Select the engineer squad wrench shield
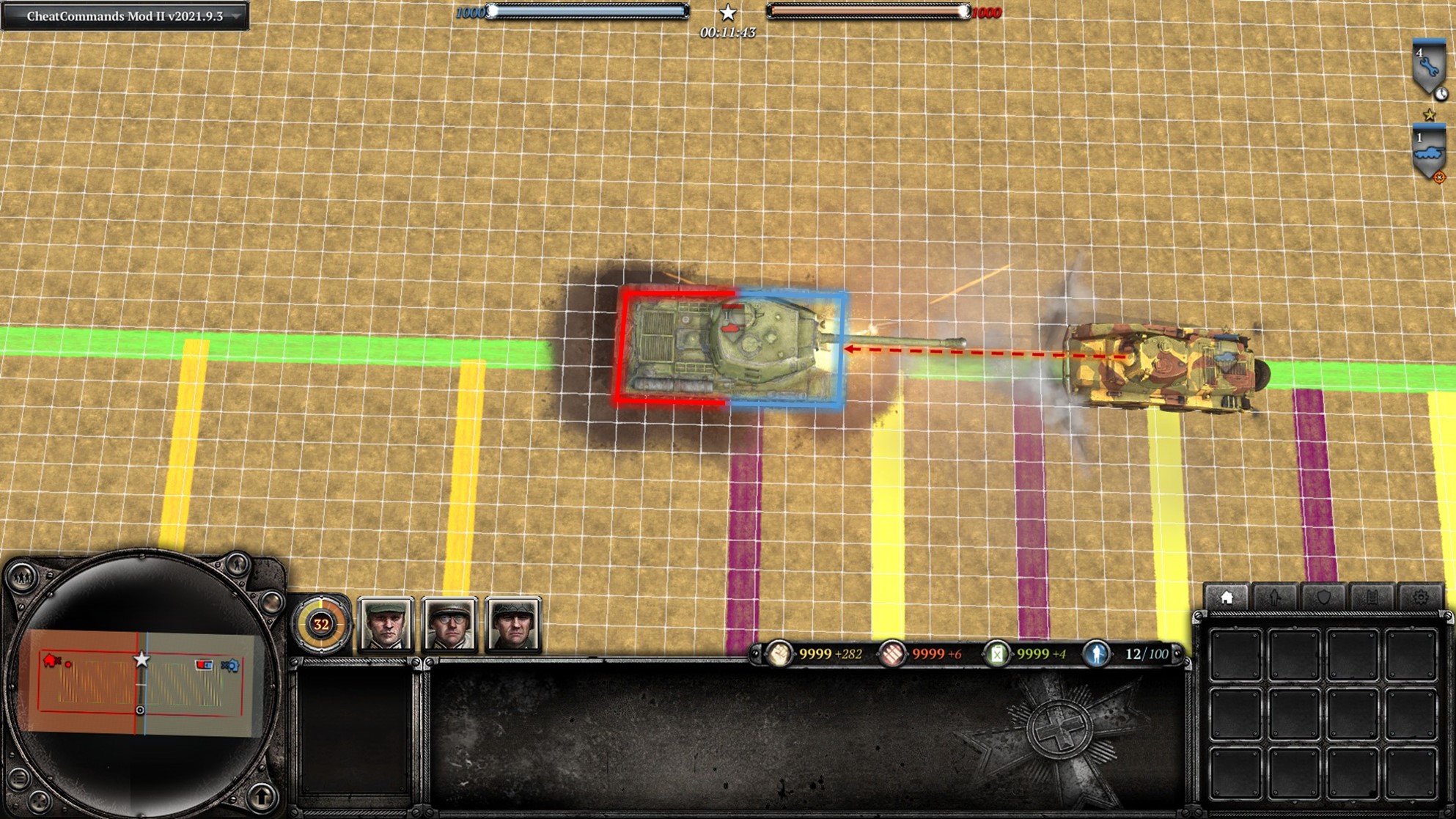Image resolution: width=1456 pixels, height=819 pixels. pos(1428,67)
